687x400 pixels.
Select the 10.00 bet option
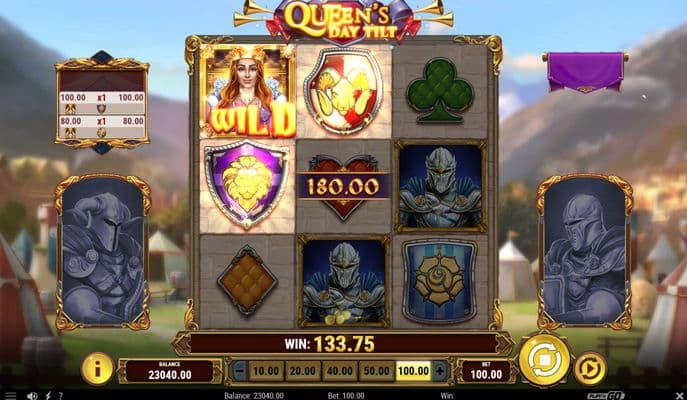(x=265, y=371)
